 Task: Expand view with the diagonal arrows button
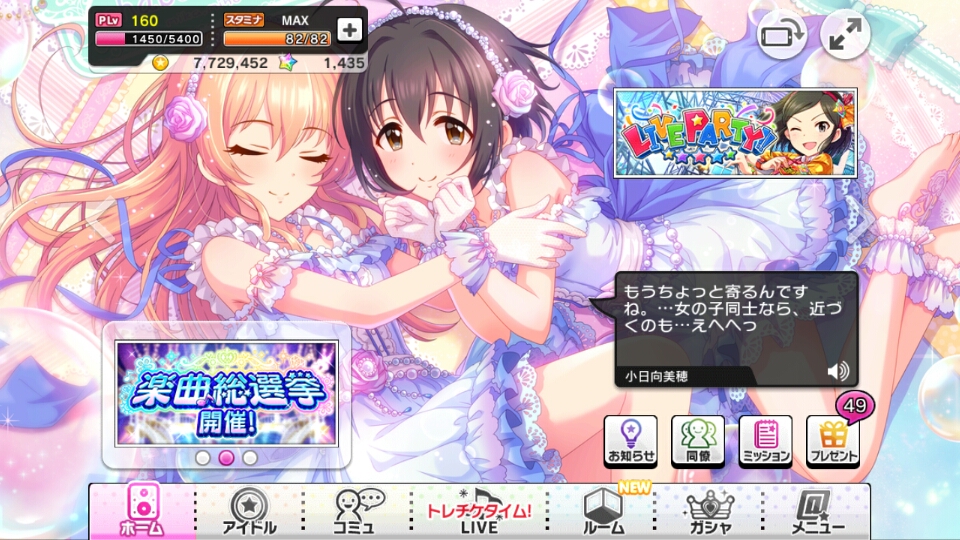coord(845,37)
